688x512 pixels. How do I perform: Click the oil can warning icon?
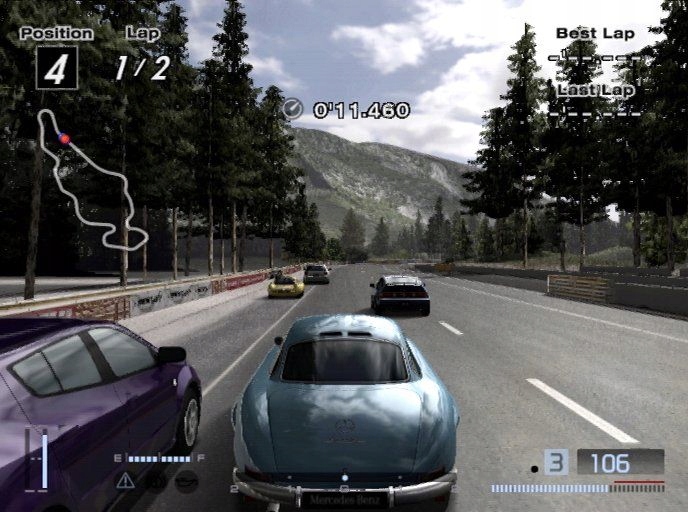tap(186, 481)
